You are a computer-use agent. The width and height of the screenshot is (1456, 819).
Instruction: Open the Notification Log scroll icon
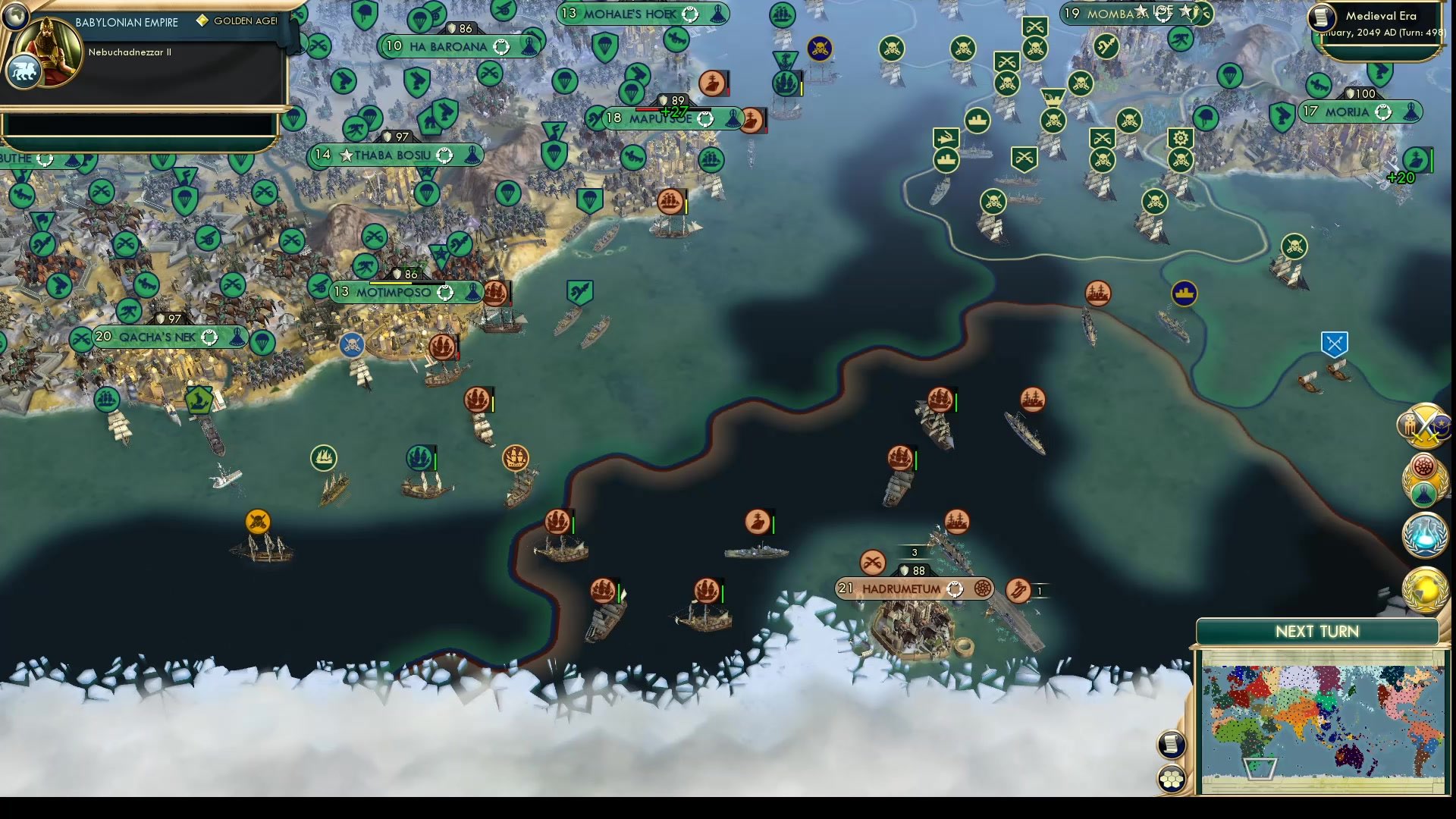1171,743
